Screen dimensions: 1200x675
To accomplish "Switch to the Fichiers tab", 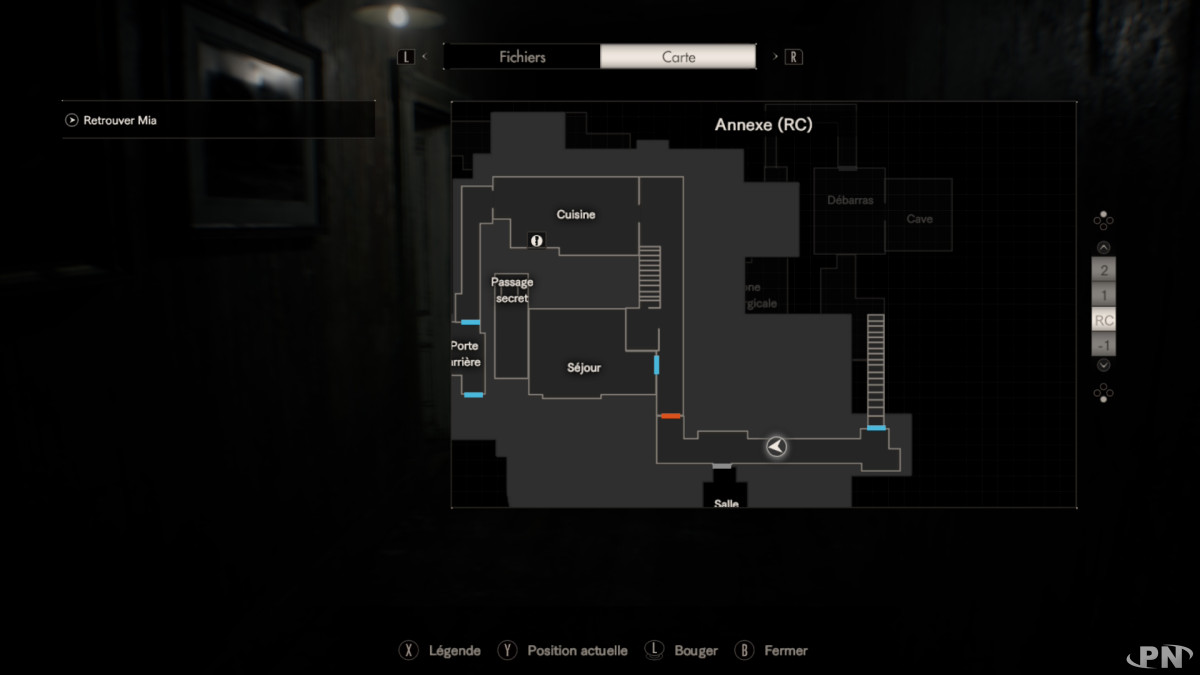I will pyautogui.click(x=522, y=57).
